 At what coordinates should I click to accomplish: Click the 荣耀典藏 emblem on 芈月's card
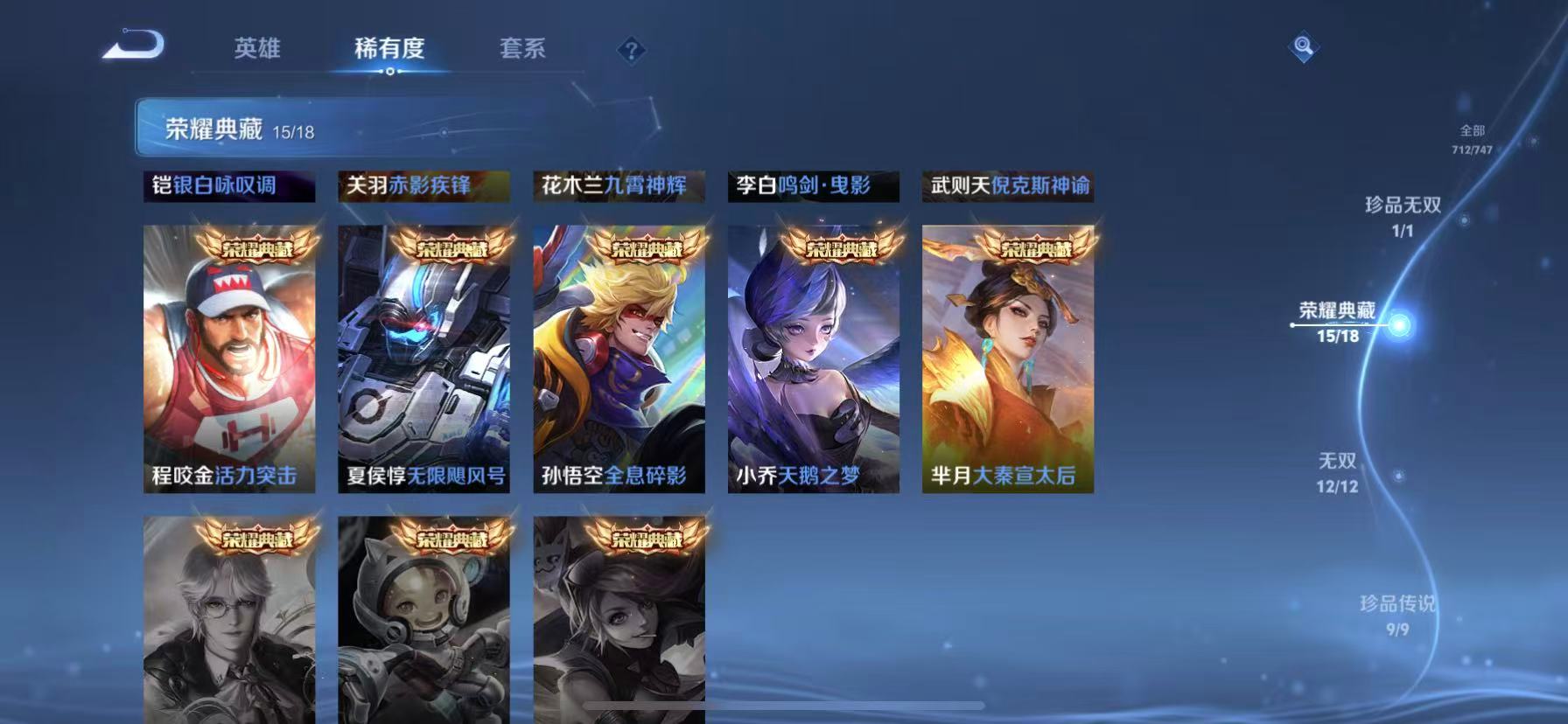click(x=1039, y=247)
